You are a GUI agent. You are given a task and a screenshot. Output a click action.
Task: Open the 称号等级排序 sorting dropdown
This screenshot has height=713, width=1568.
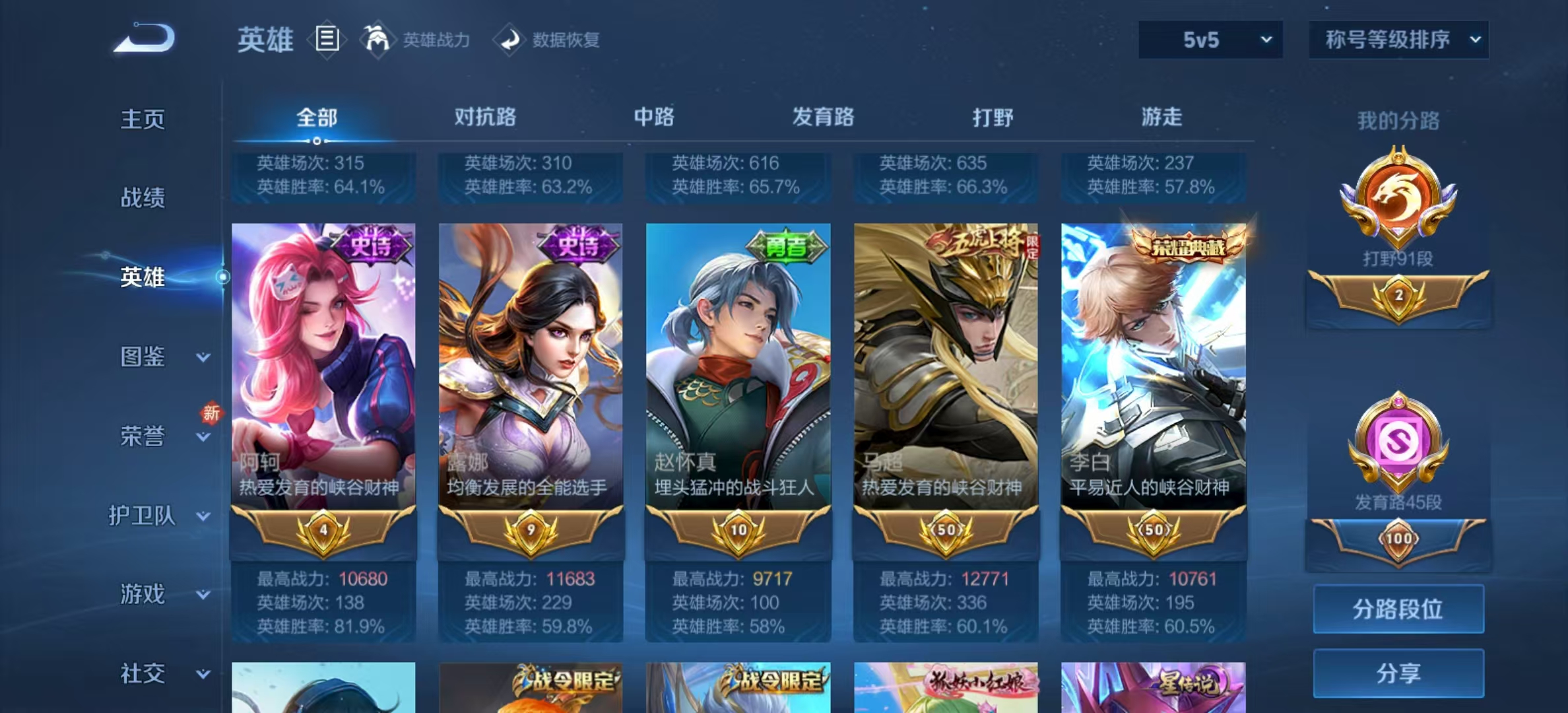[x=1398, y=40]
